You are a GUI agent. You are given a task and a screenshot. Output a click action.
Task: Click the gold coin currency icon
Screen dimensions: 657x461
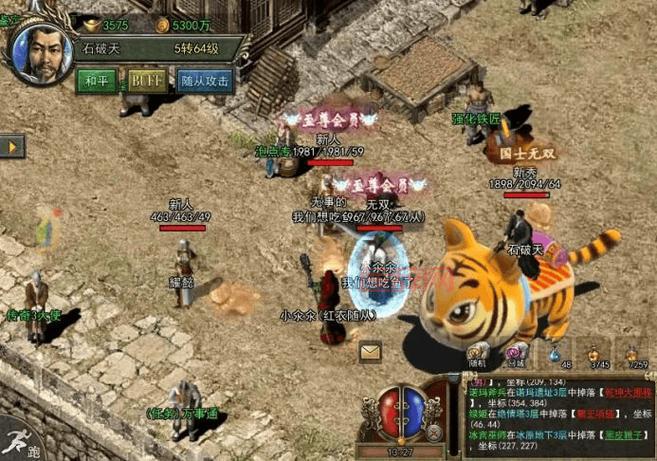coord(162,24)
